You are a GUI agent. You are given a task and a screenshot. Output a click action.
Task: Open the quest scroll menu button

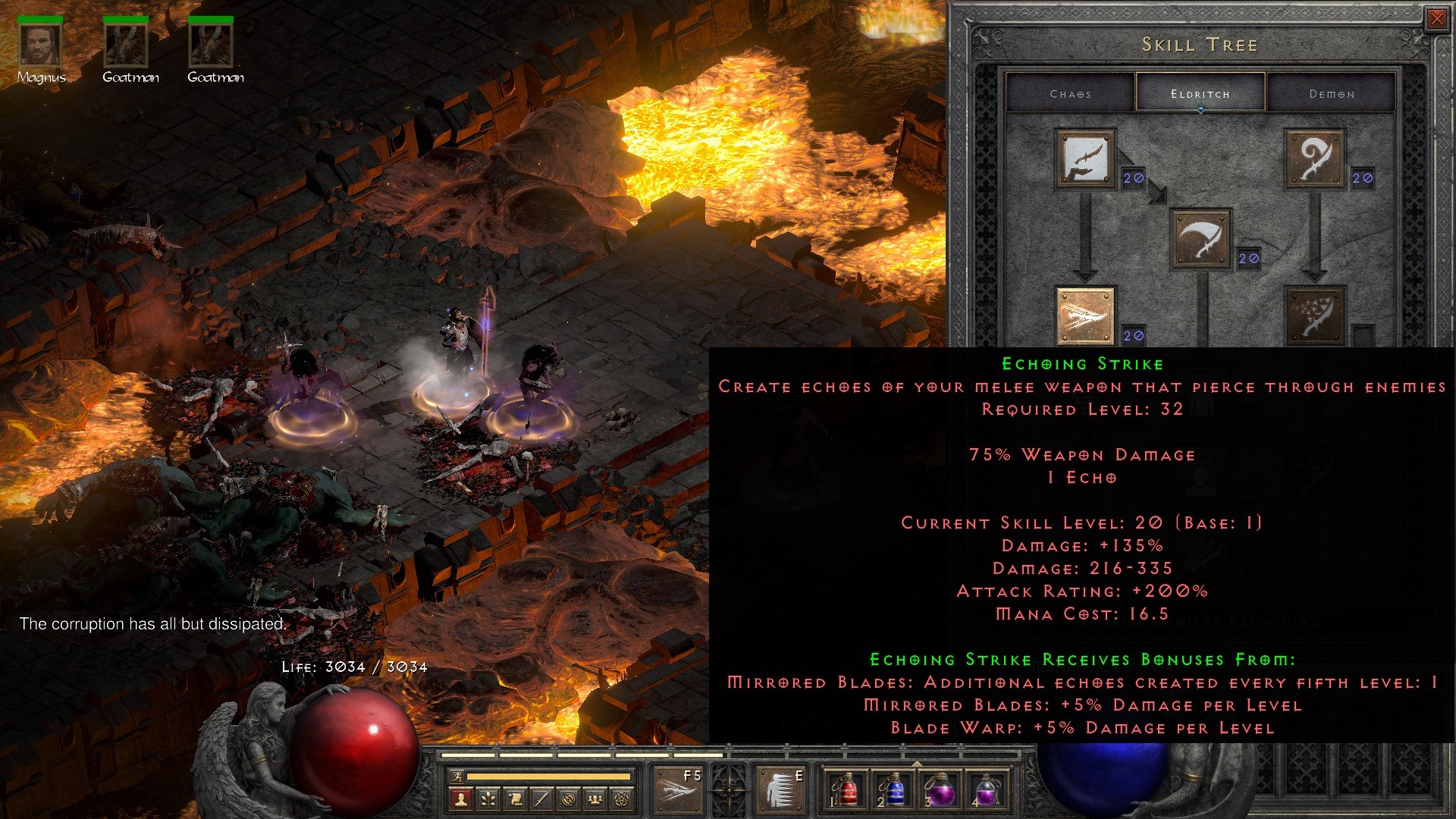click(515, 799)
